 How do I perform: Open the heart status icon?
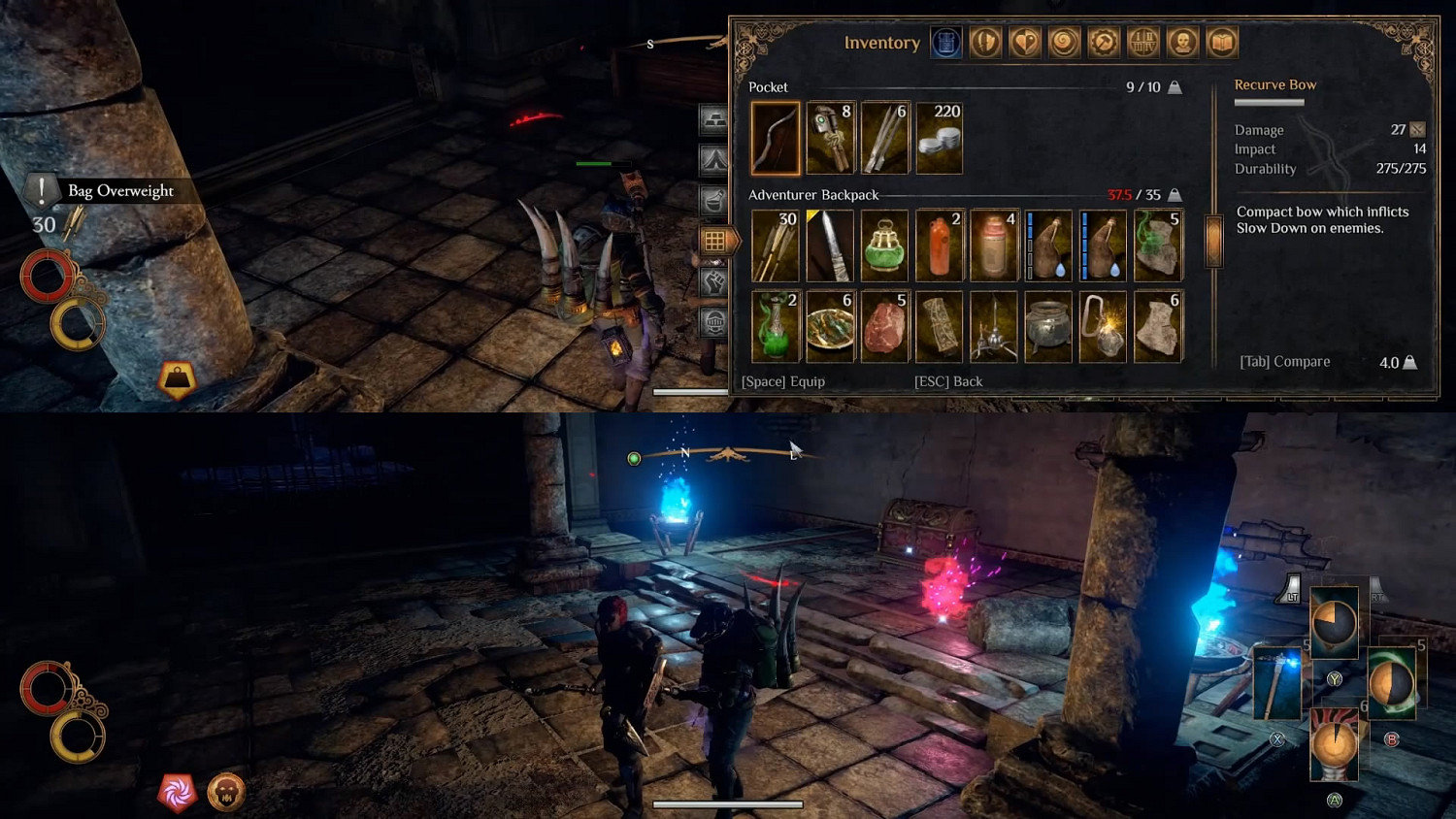(1024, 42)
